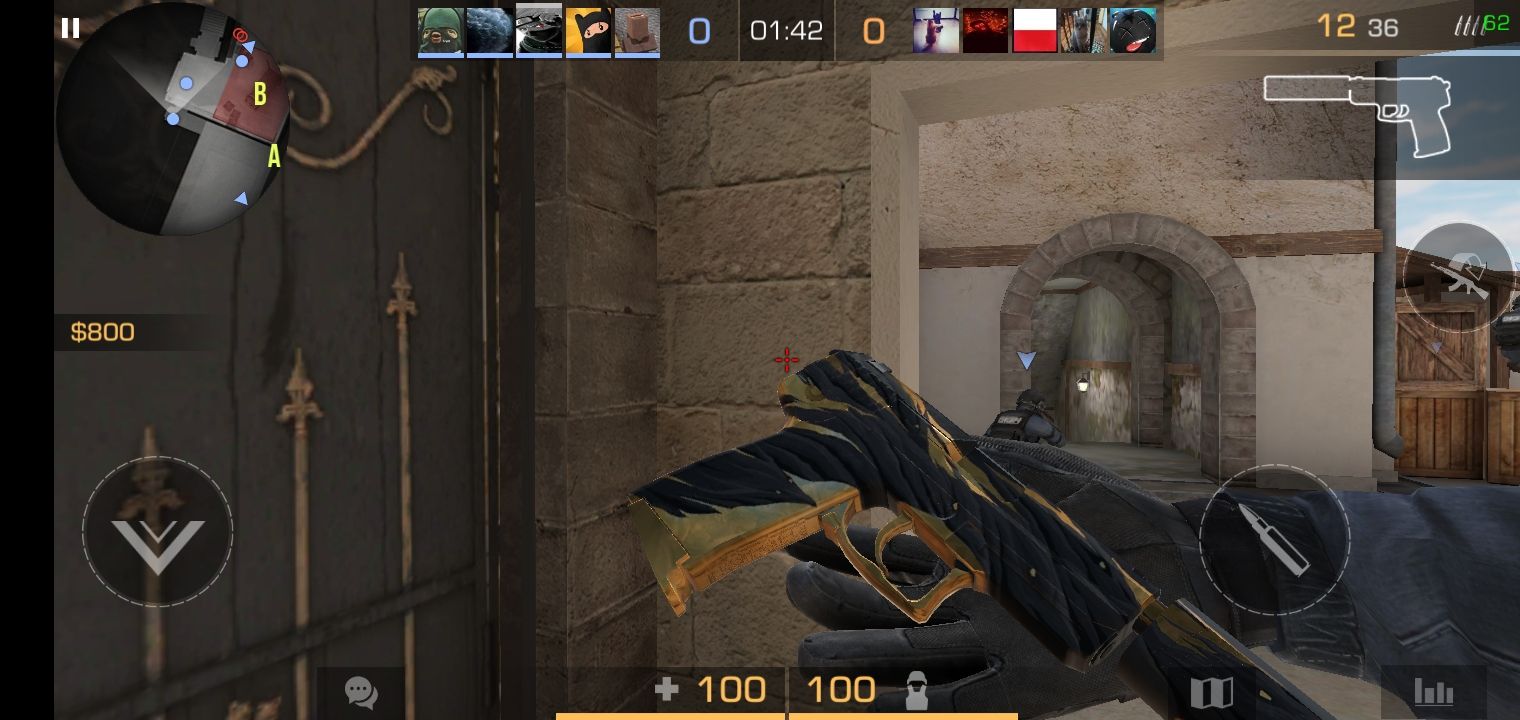Tap the helmet armor icon beside 100

(917, 689)
